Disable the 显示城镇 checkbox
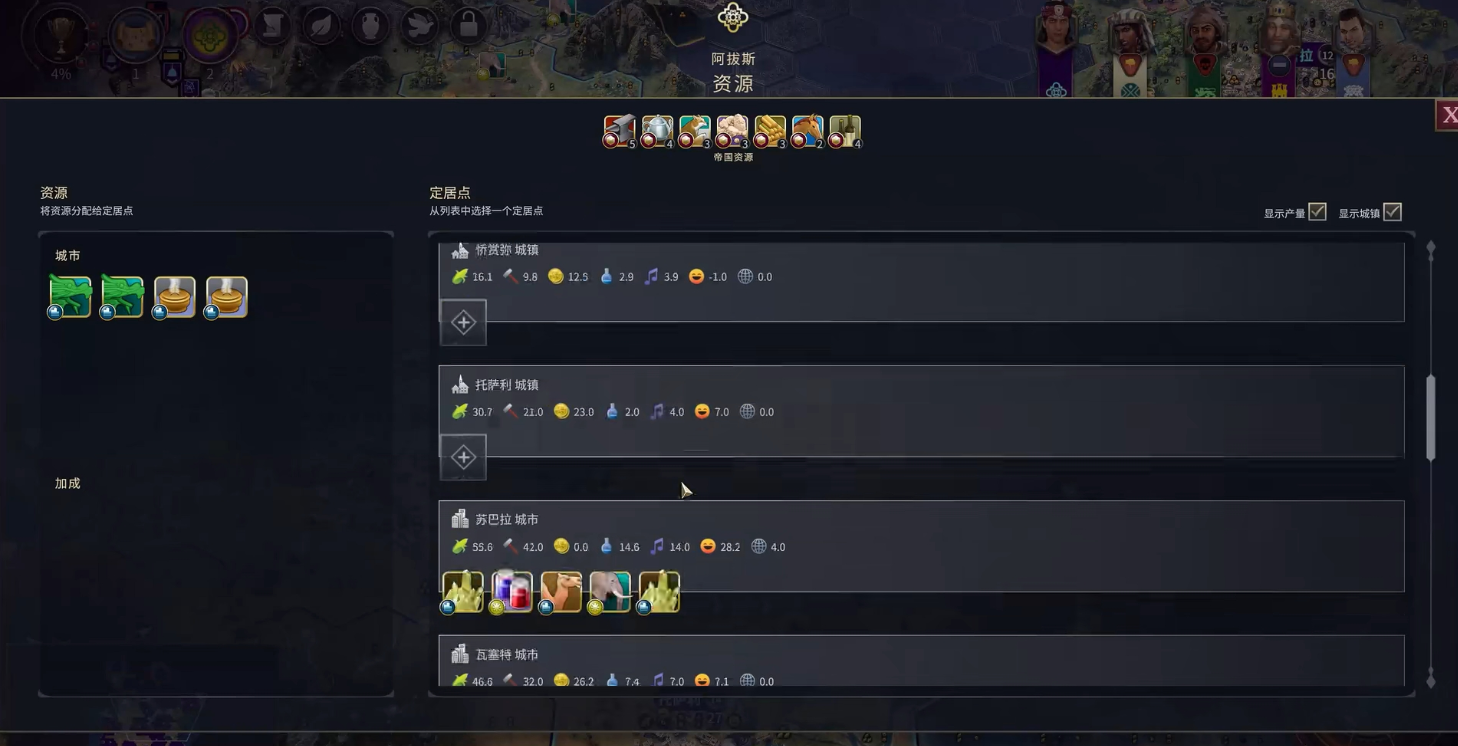Image resolution: width=1458 pixels, height=746 pixels. pyautogui.click(x=1392, y=211)
